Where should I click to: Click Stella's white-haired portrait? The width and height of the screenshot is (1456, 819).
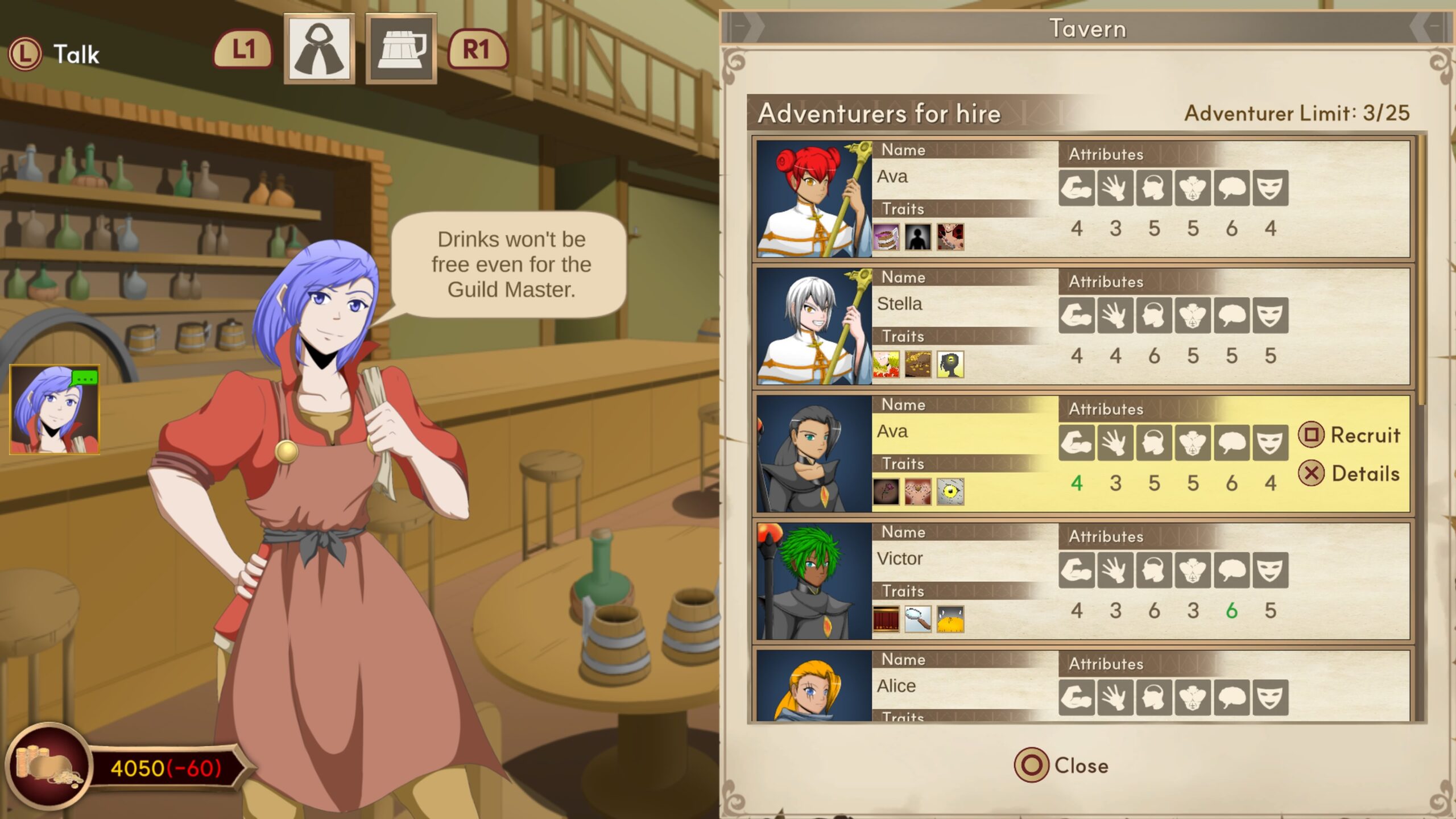point(814,326)
